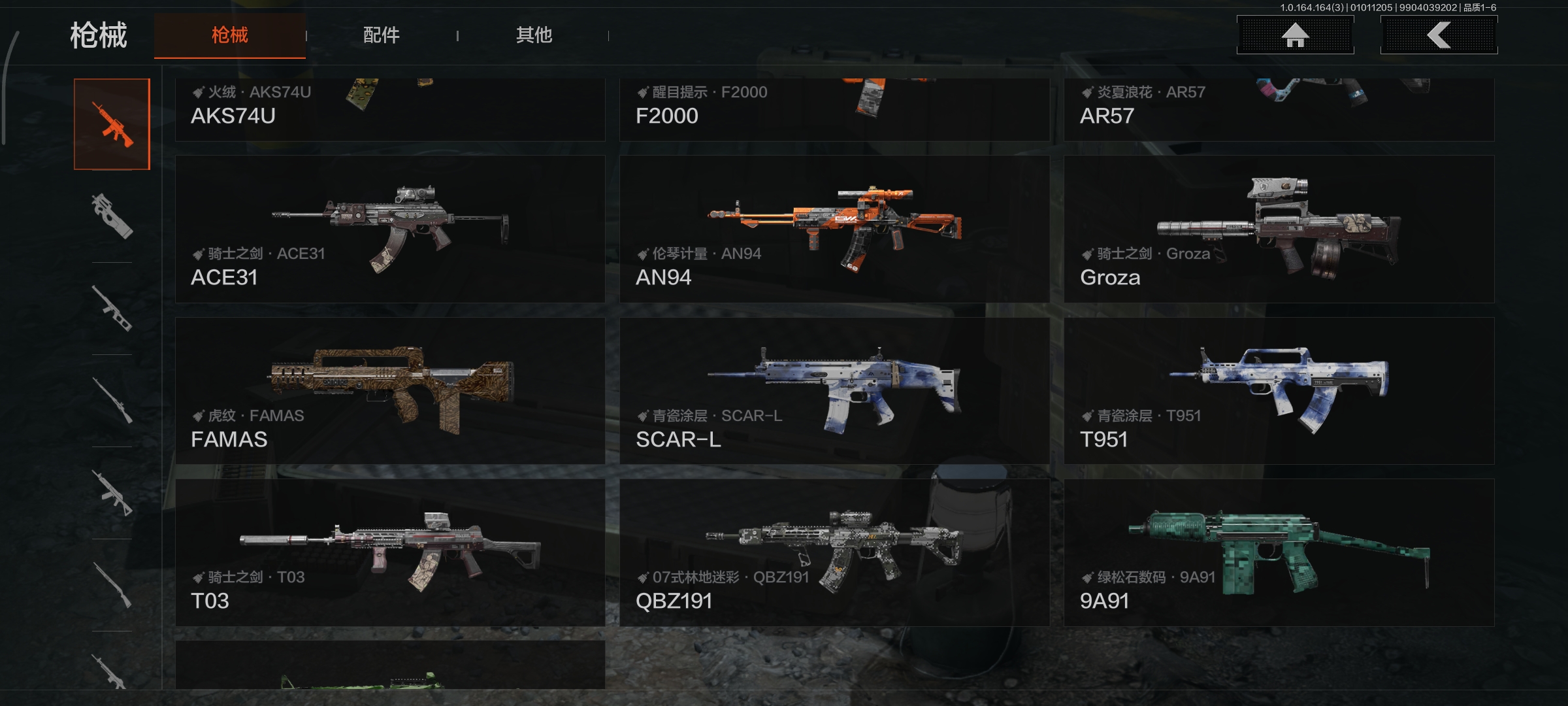
Task: Open the Groza weapon tile
Action: 1279,229
